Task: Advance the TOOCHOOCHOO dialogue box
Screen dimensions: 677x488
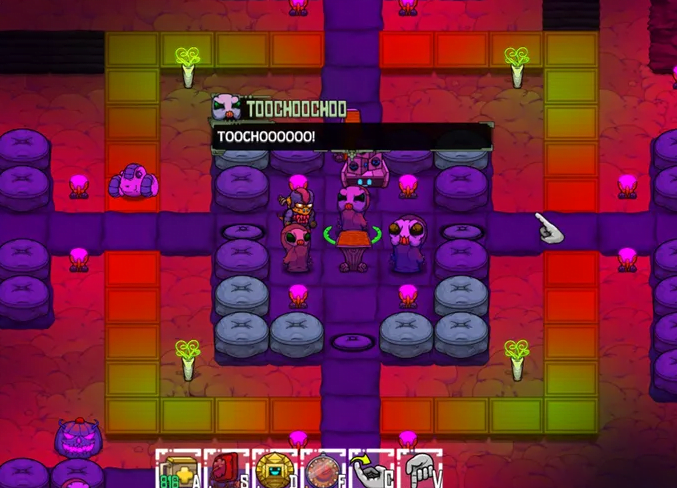Action: tap(352, 136)
